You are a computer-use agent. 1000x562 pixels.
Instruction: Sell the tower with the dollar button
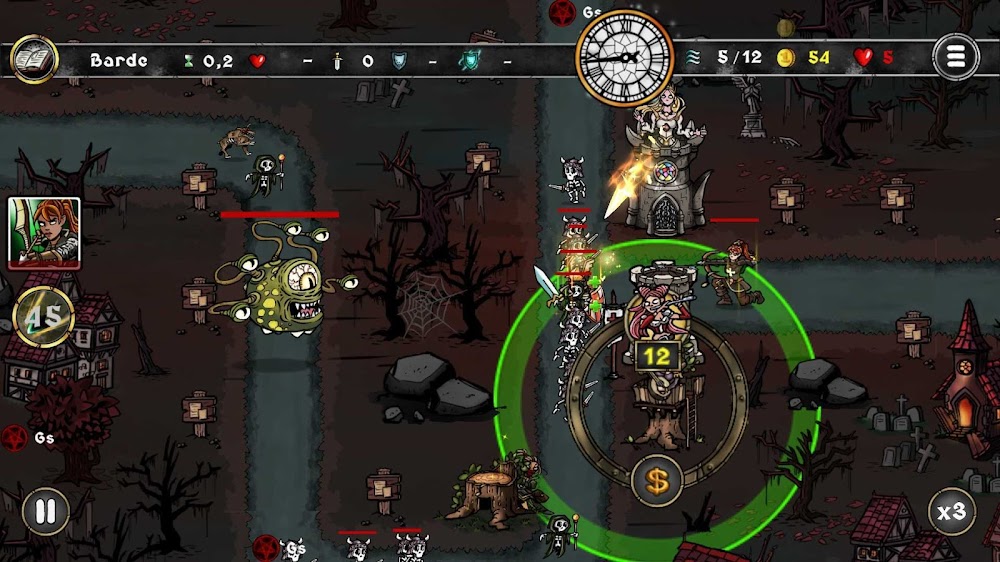[656, 481]
